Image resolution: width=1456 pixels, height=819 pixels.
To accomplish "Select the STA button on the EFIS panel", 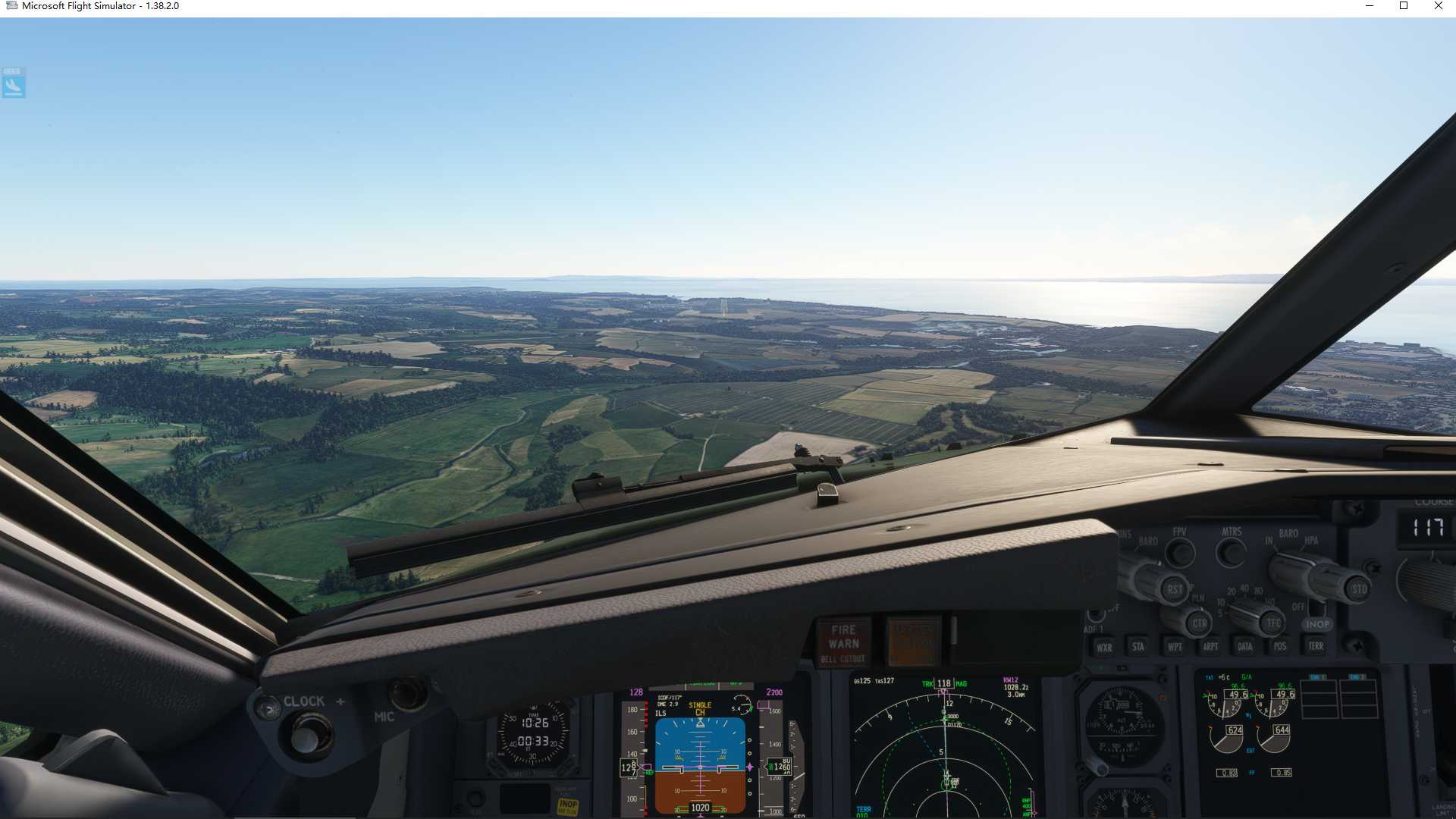I will click(x=1137, y=647).
